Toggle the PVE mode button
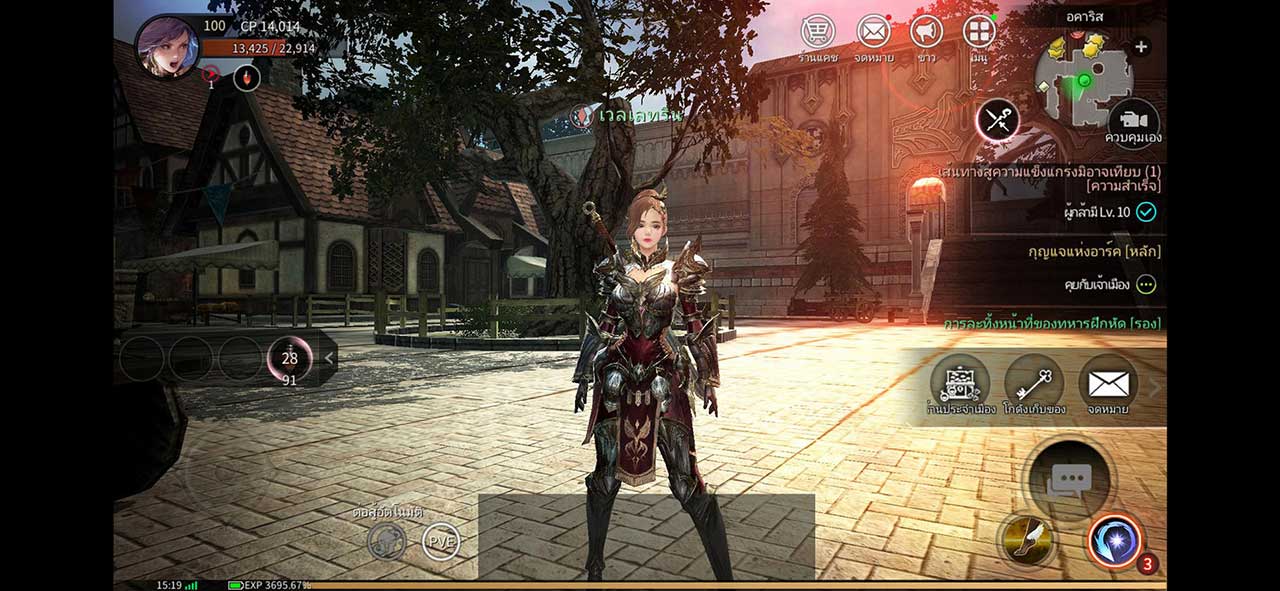The image size is (1280, 591). pos(441,541)
